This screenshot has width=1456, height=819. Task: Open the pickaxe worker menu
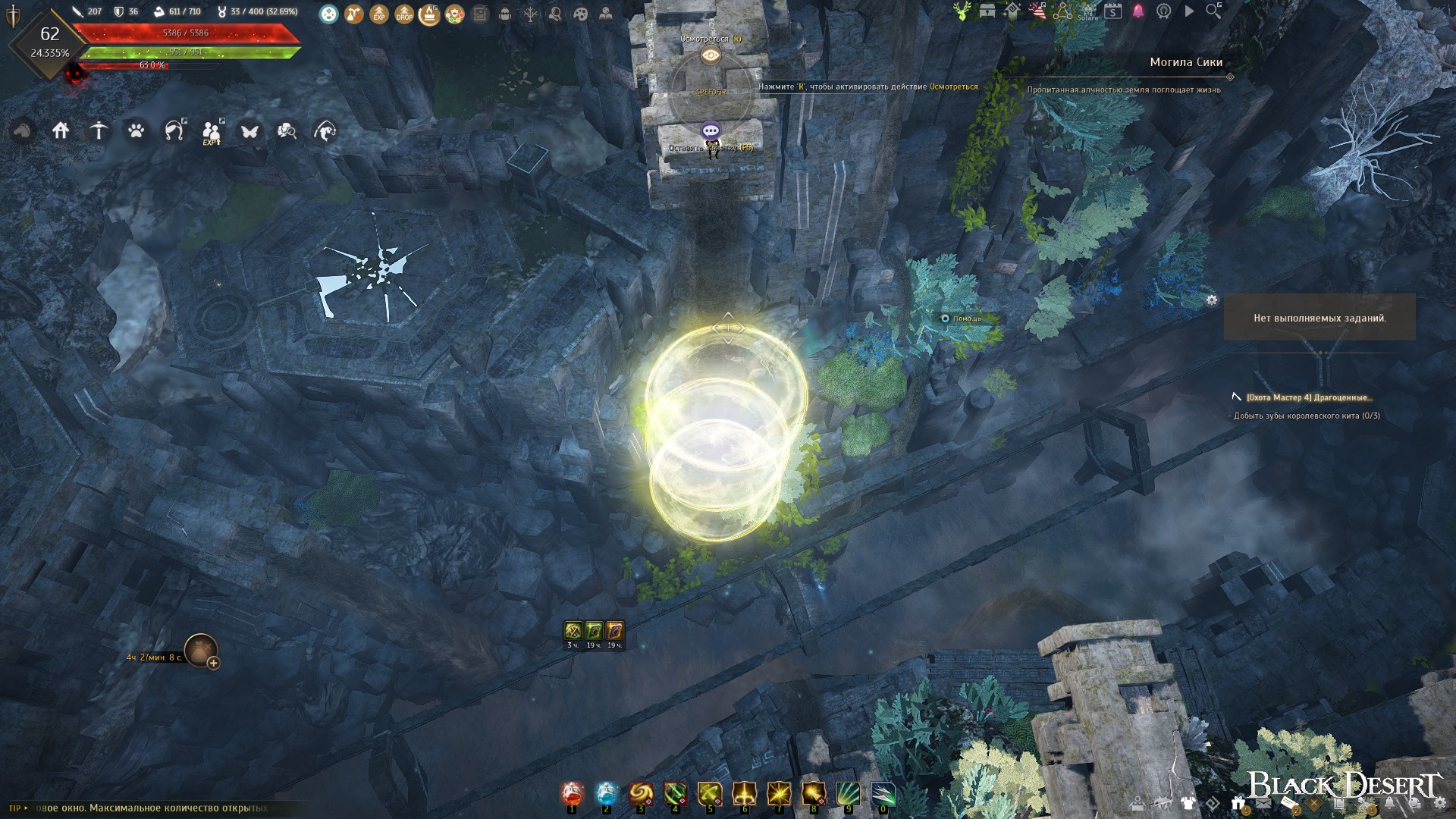coord(99,131)
